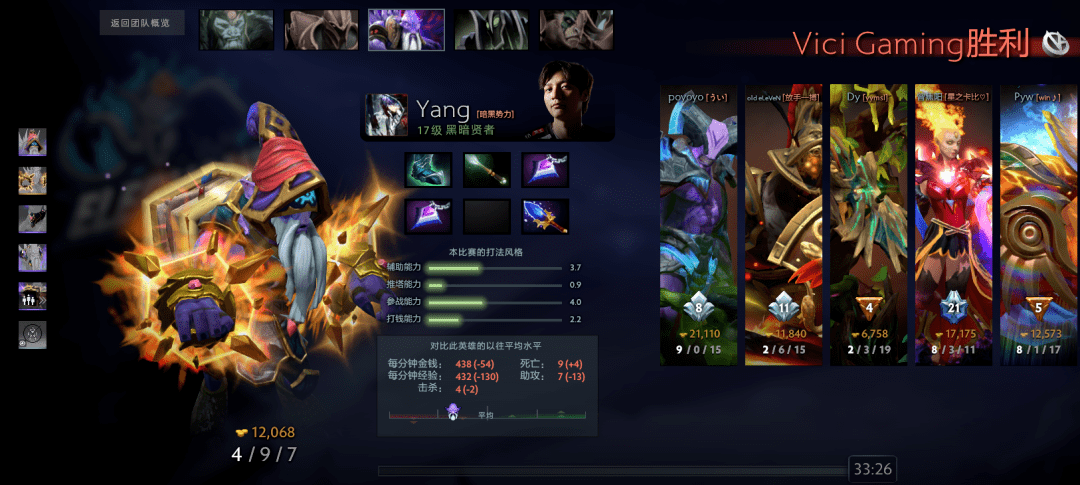This screenshot has width=1080, height=485.
Task: Select the grey bearded hero portrait thumbnail
Action: tap(236, 30)
